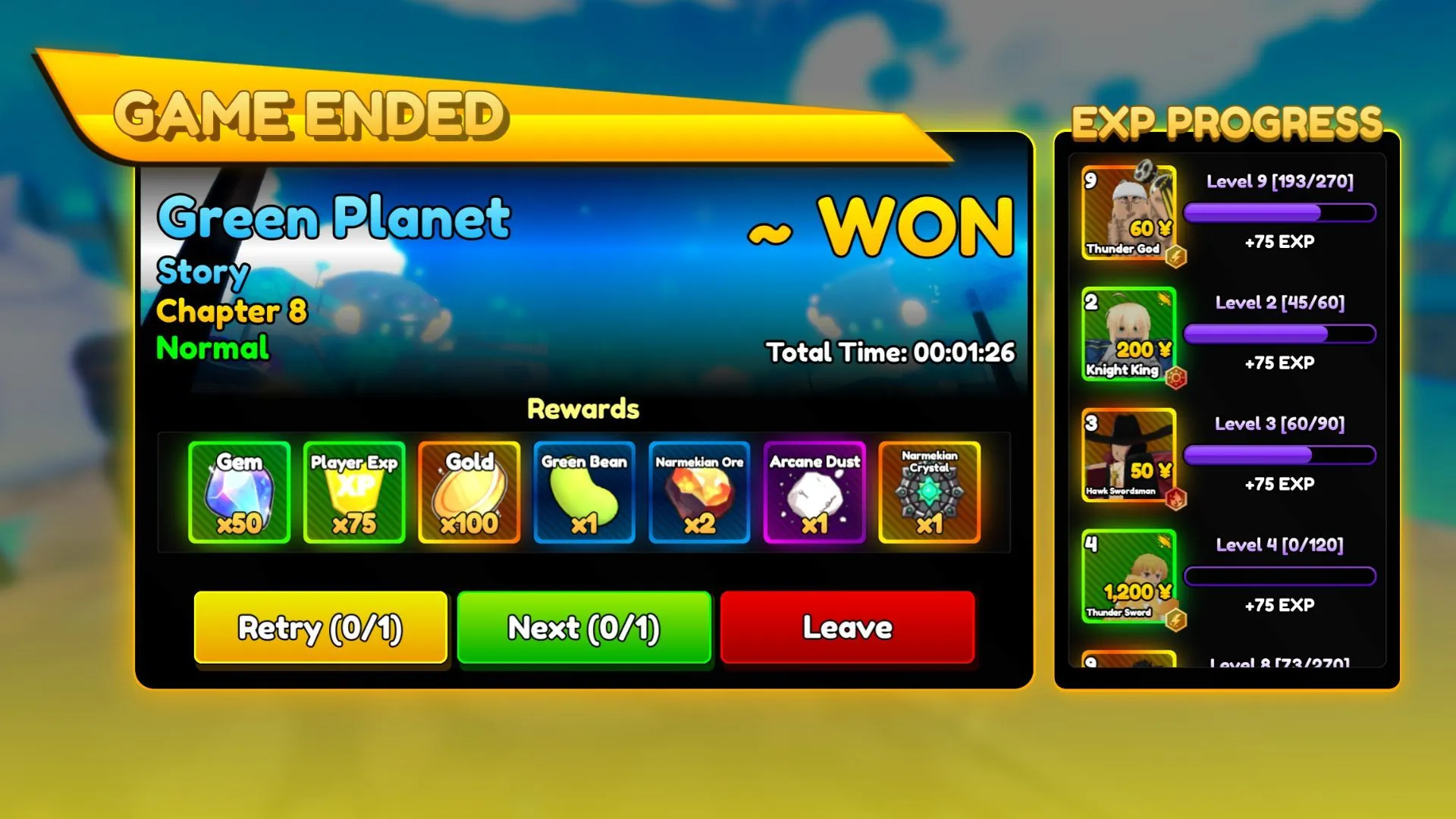This screenshot has height=819, width=1456.
Task: Click the GAME ENDED banner
Action: point(313,114)
